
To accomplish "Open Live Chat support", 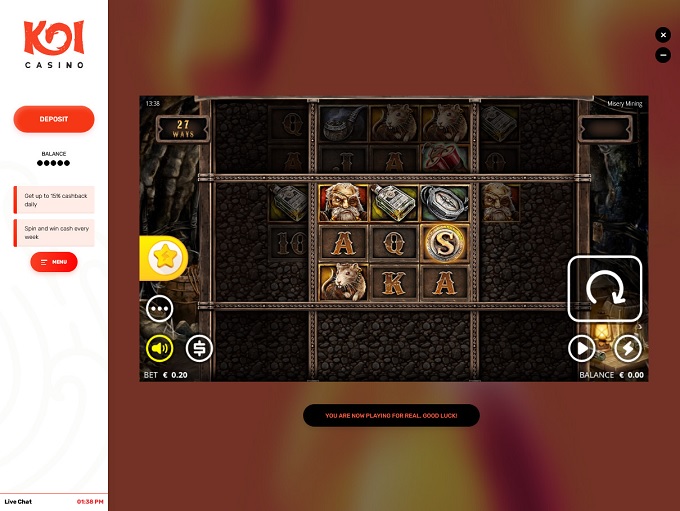I will (18, 501).
